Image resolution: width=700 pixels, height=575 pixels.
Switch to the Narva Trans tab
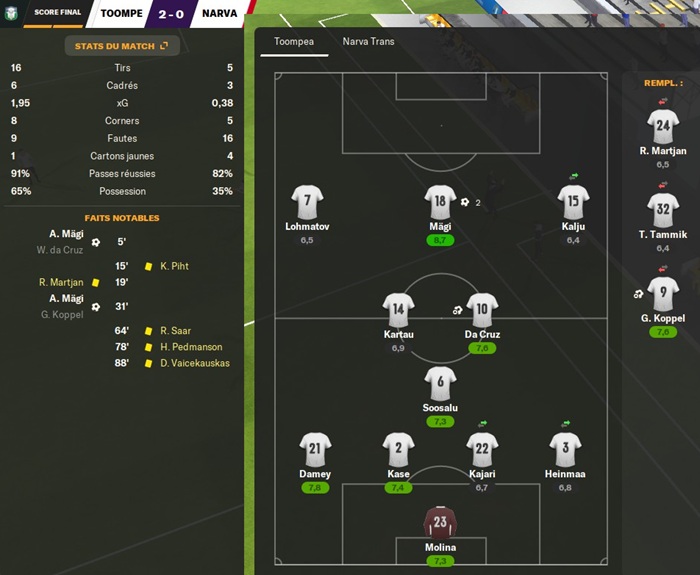click(x=368, y=42)
